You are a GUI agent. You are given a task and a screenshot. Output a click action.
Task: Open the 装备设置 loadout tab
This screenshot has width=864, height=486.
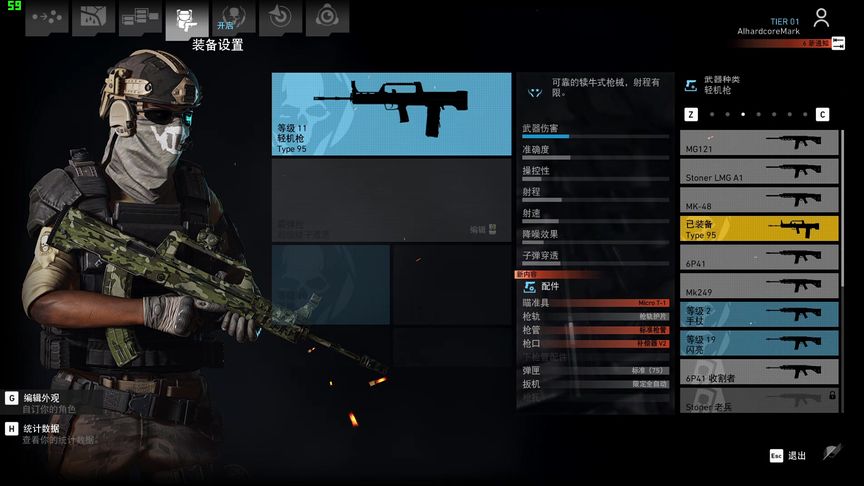186,17
